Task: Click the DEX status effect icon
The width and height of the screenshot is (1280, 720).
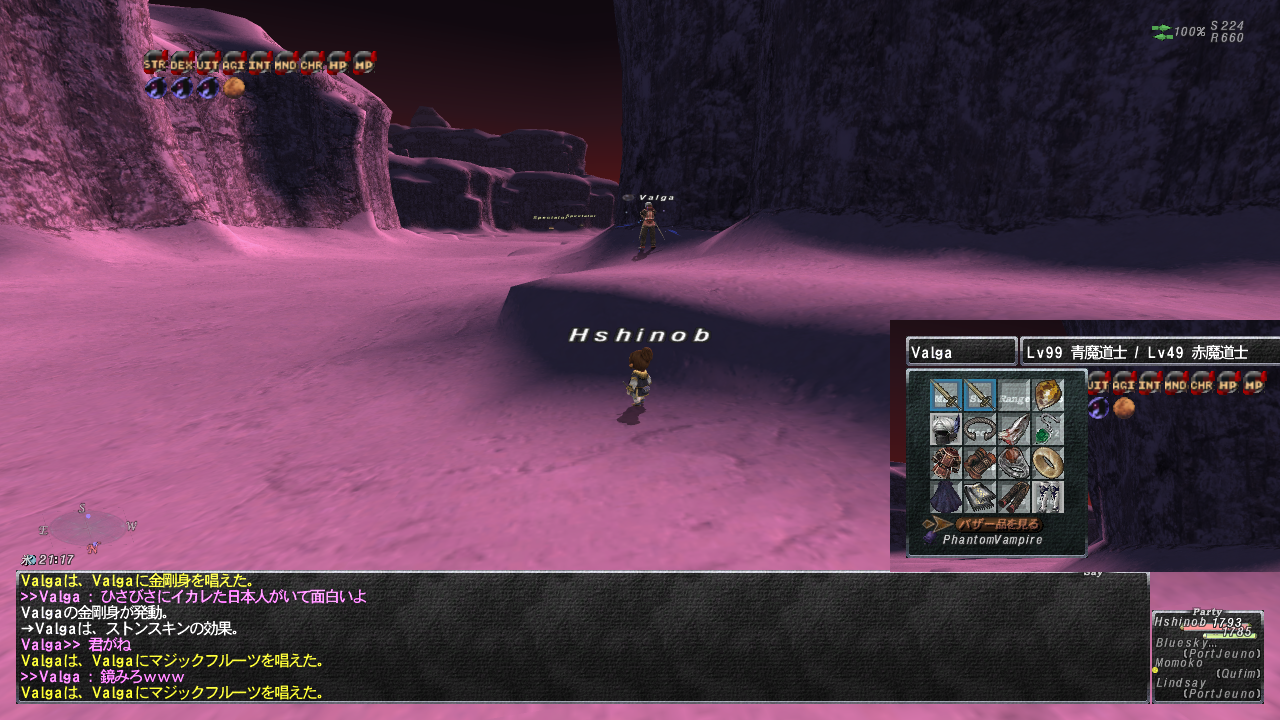Action: 180,63
